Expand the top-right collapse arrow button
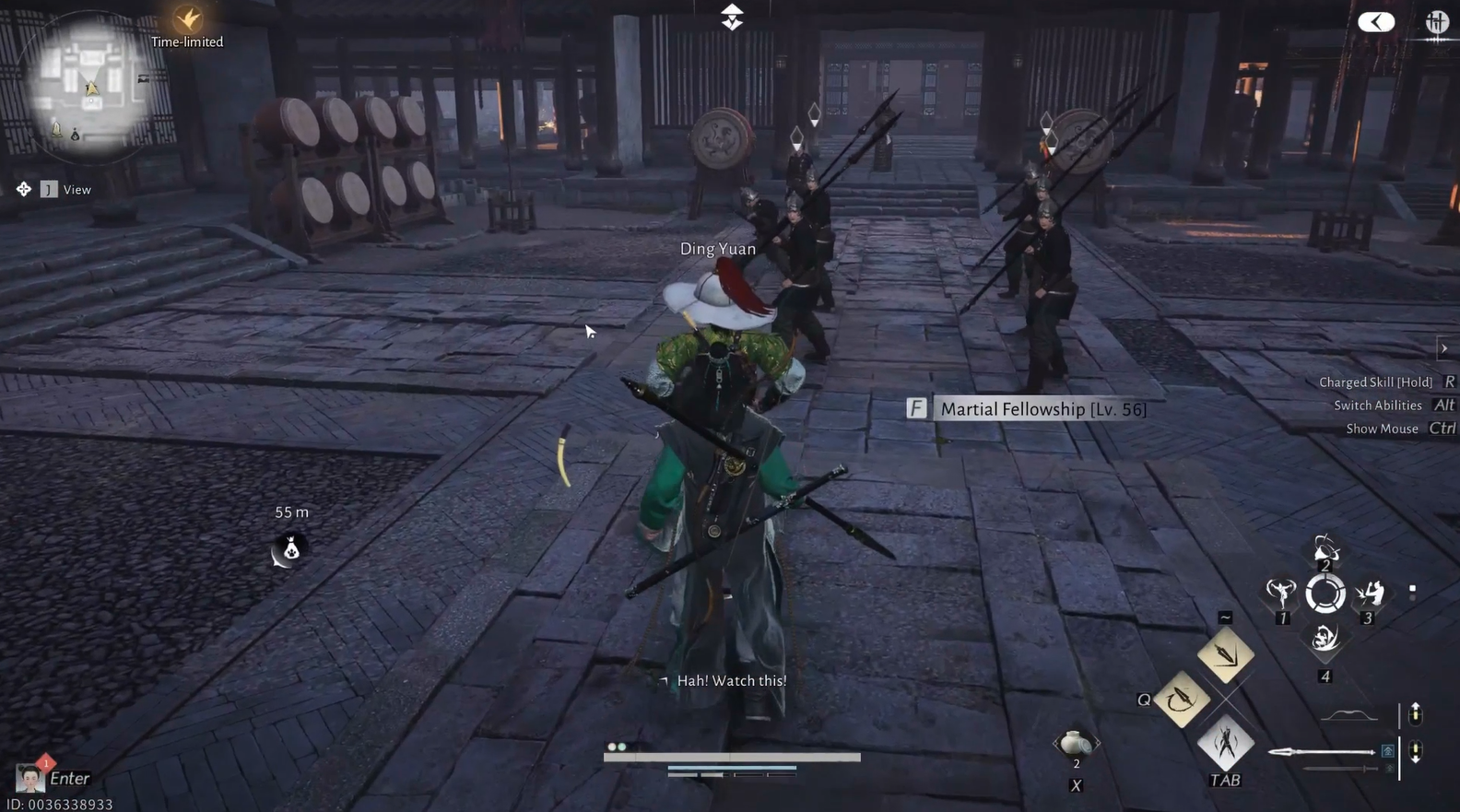1460x812 pixels. tap(1376, 22)
